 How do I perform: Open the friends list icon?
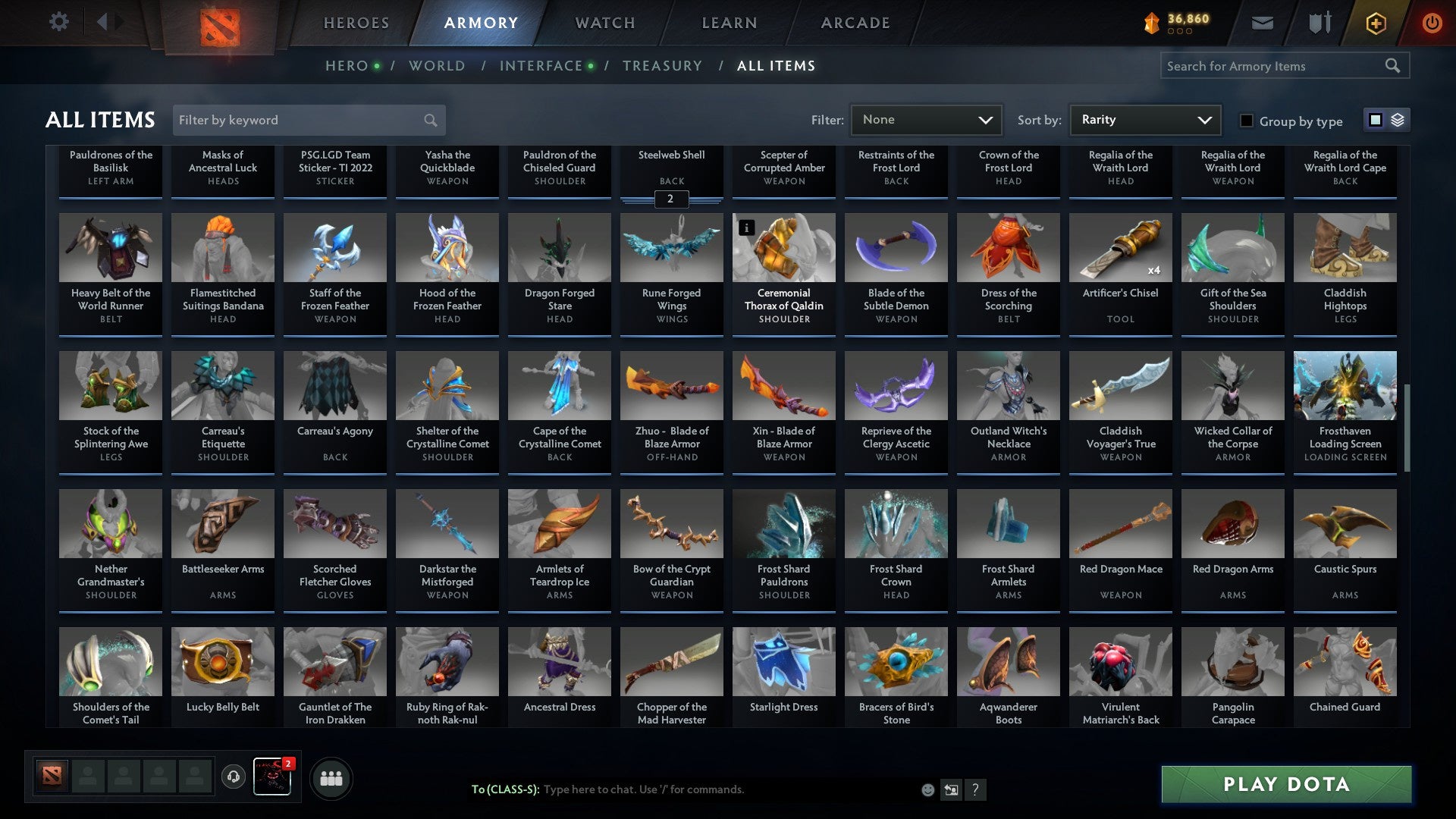331,777
